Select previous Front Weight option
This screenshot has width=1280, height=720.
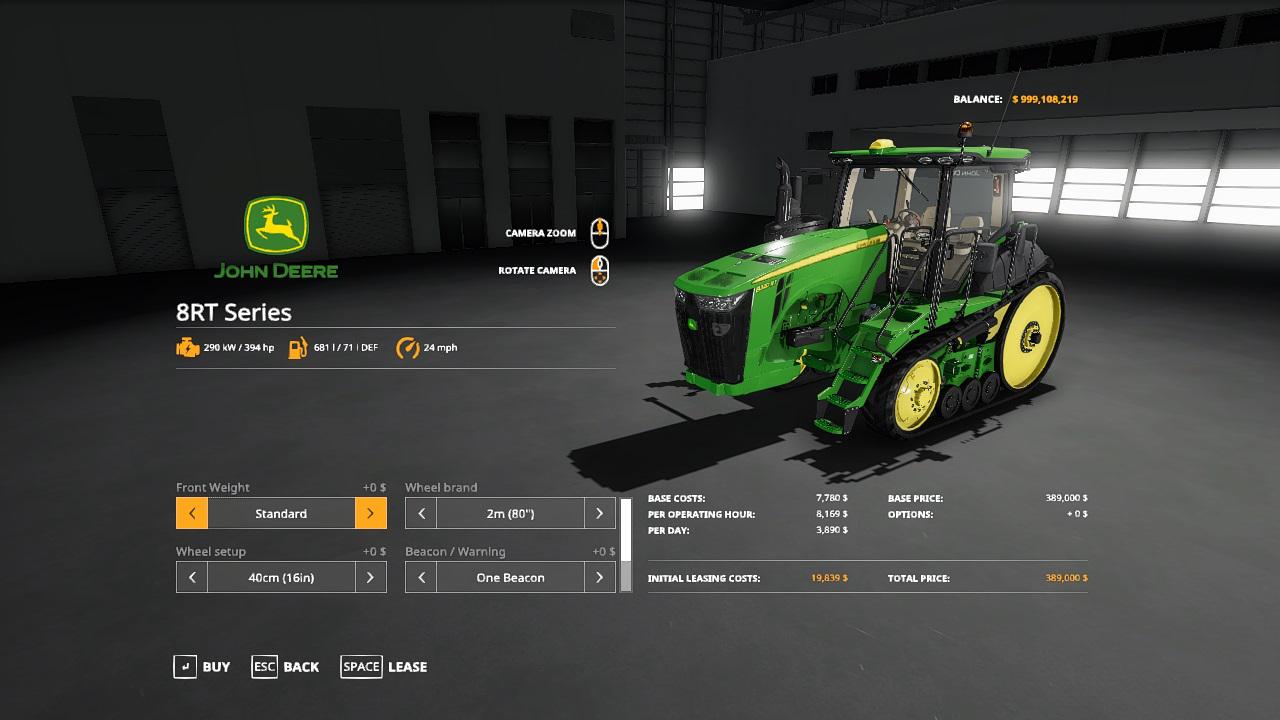[192, 514]
